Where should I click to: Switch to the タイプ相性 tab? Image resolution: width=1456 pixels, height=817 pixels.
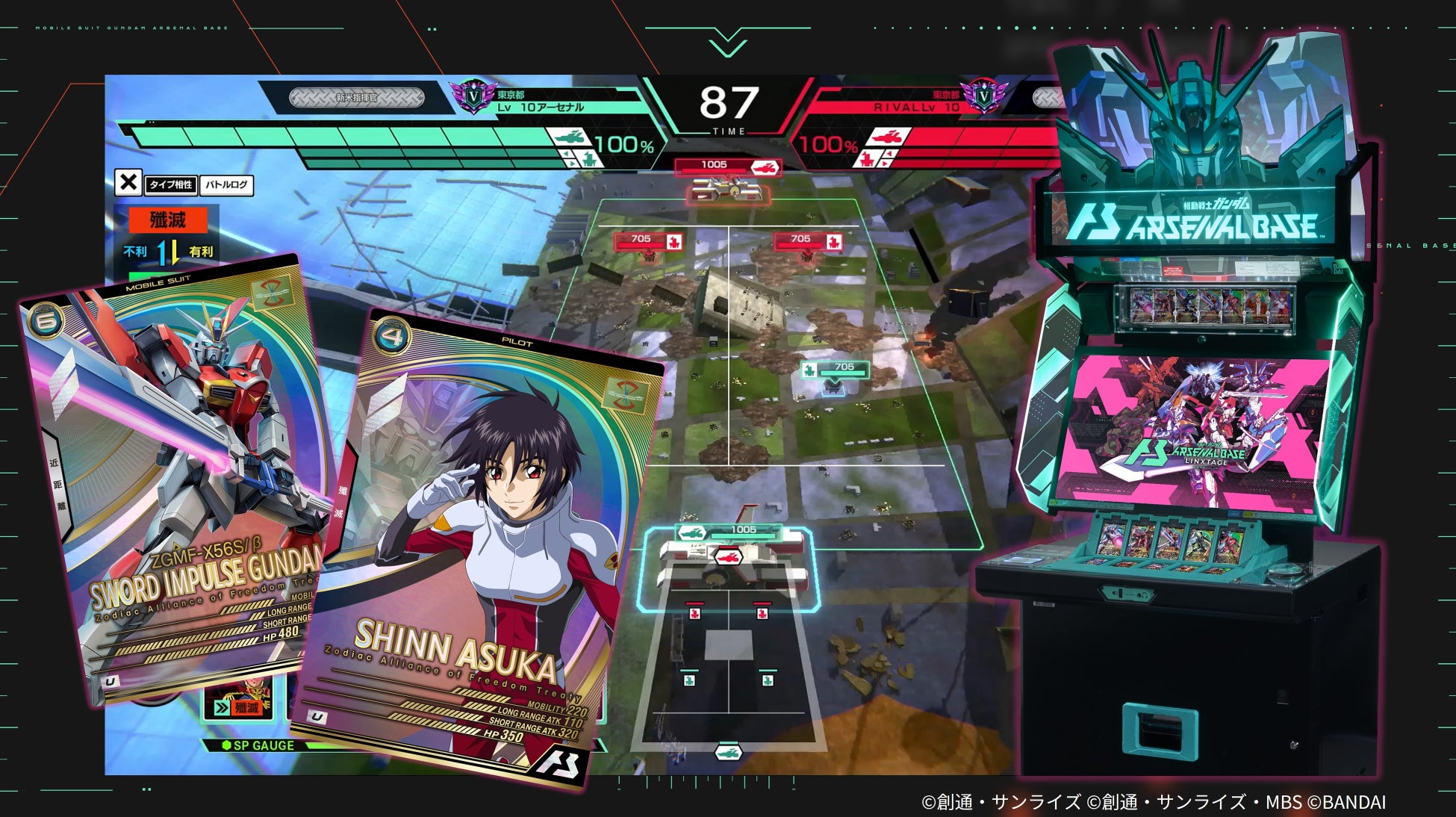pyautogui.click(x=171, y=184)
